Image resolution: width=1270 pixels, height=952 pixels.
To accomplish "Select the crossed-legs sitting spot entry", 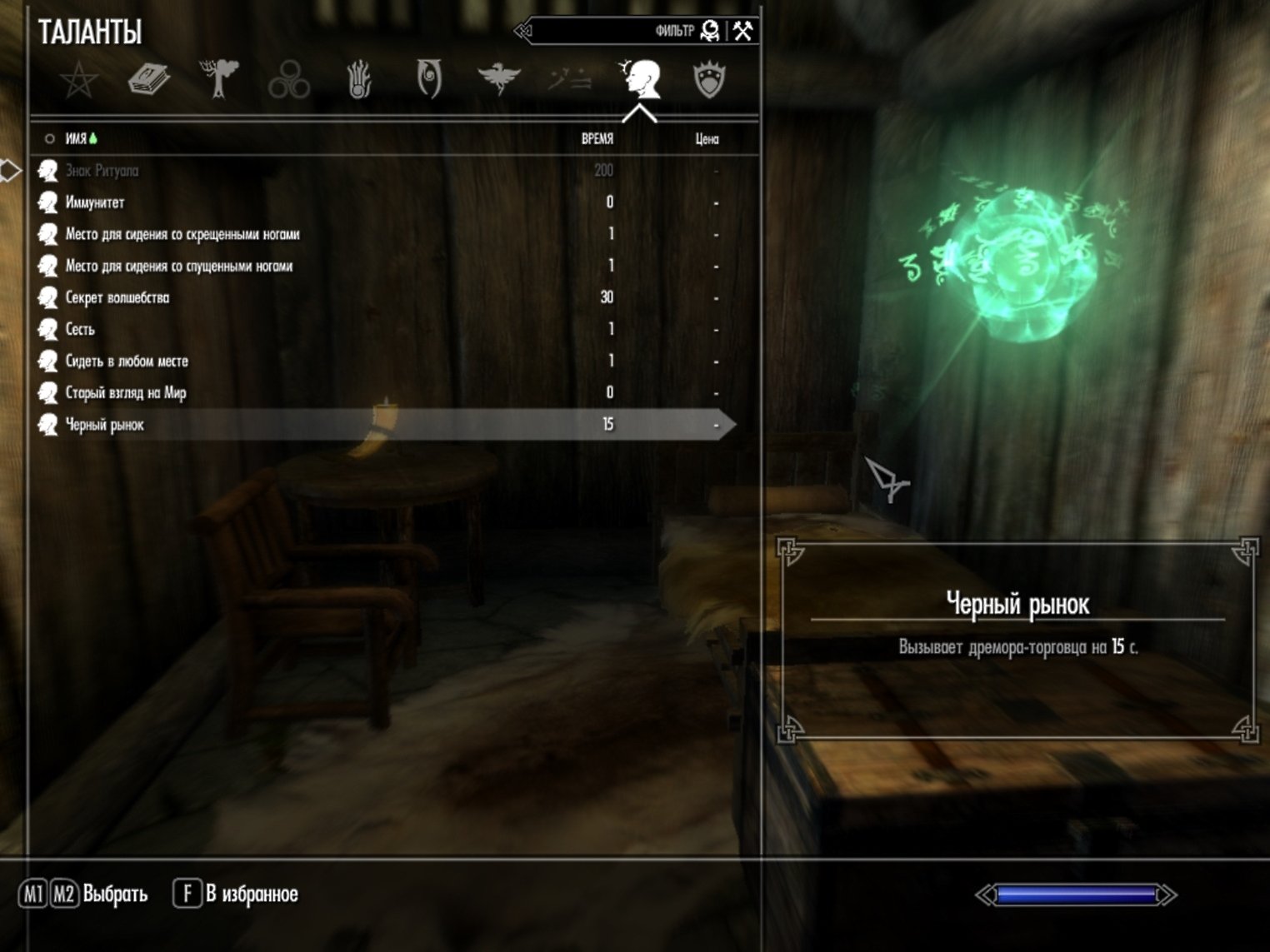I will click(x=182, y=234).
